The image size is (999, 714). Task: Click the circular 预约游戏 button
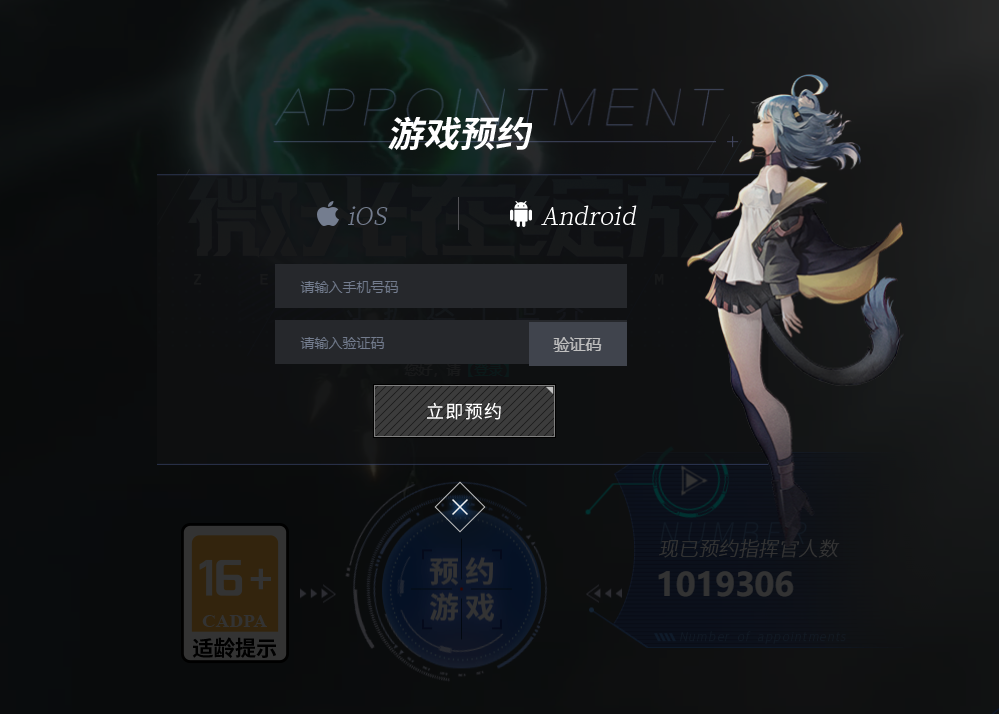point(462,590)
